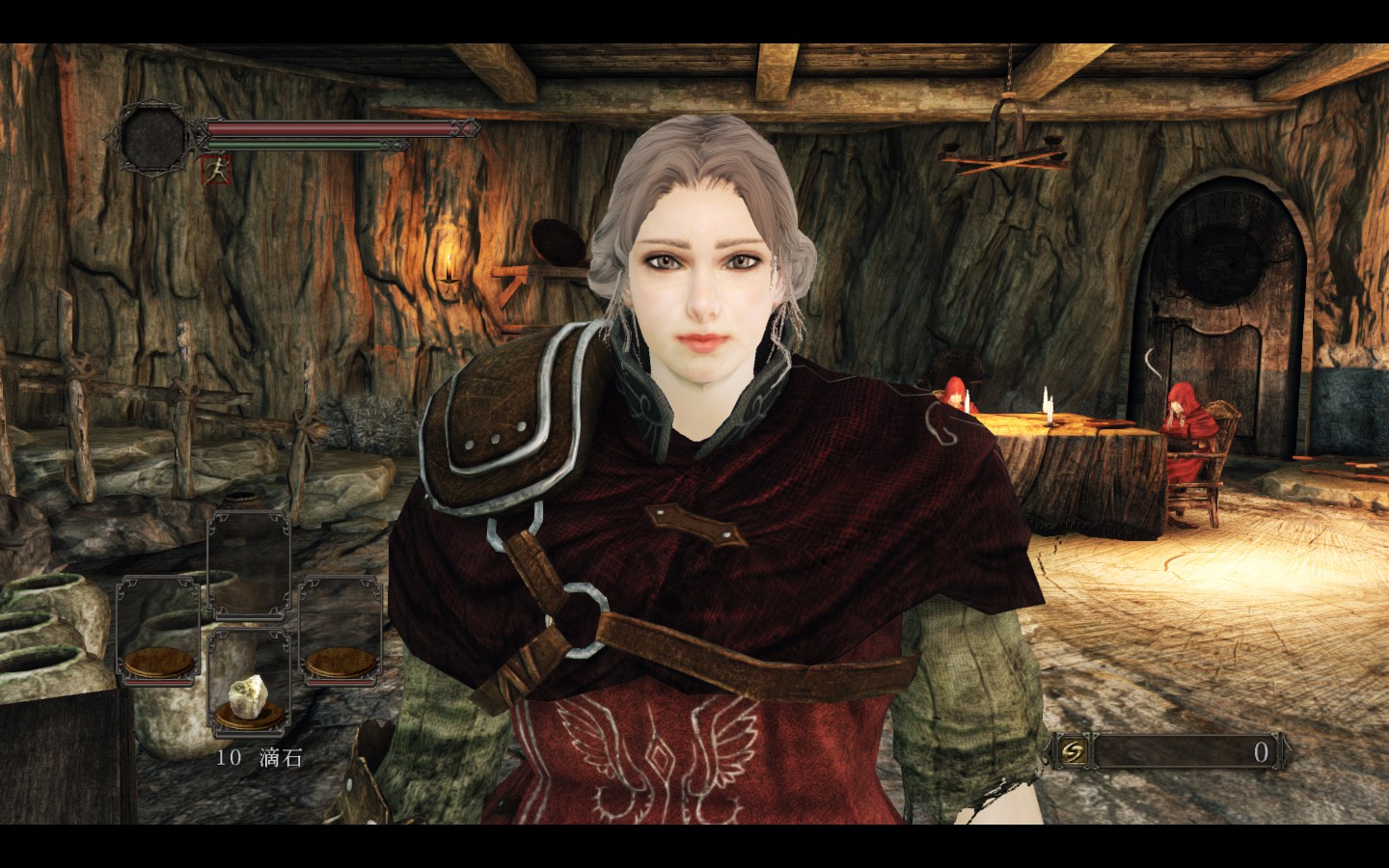
Task: Select the left-hand weapon slot
Action: (157, 631)
